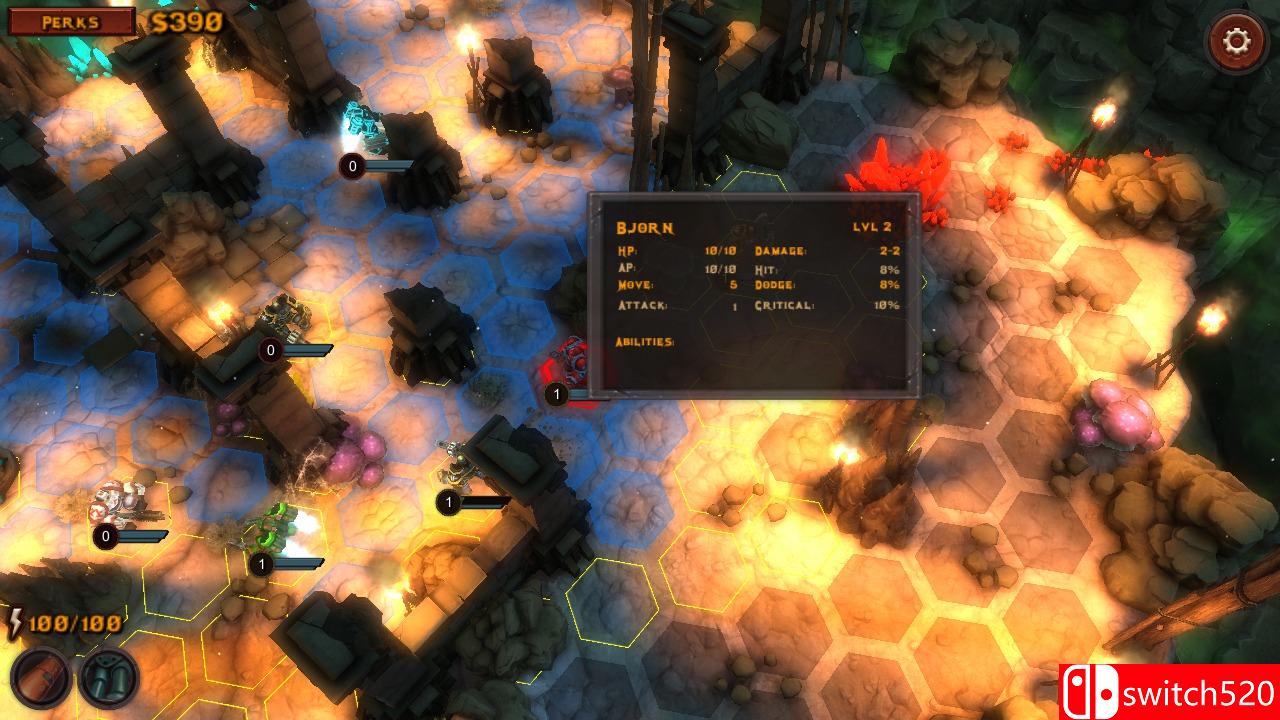
Task: Toggle the top mech's counter showing 0
Action: [x=351, y=166]
